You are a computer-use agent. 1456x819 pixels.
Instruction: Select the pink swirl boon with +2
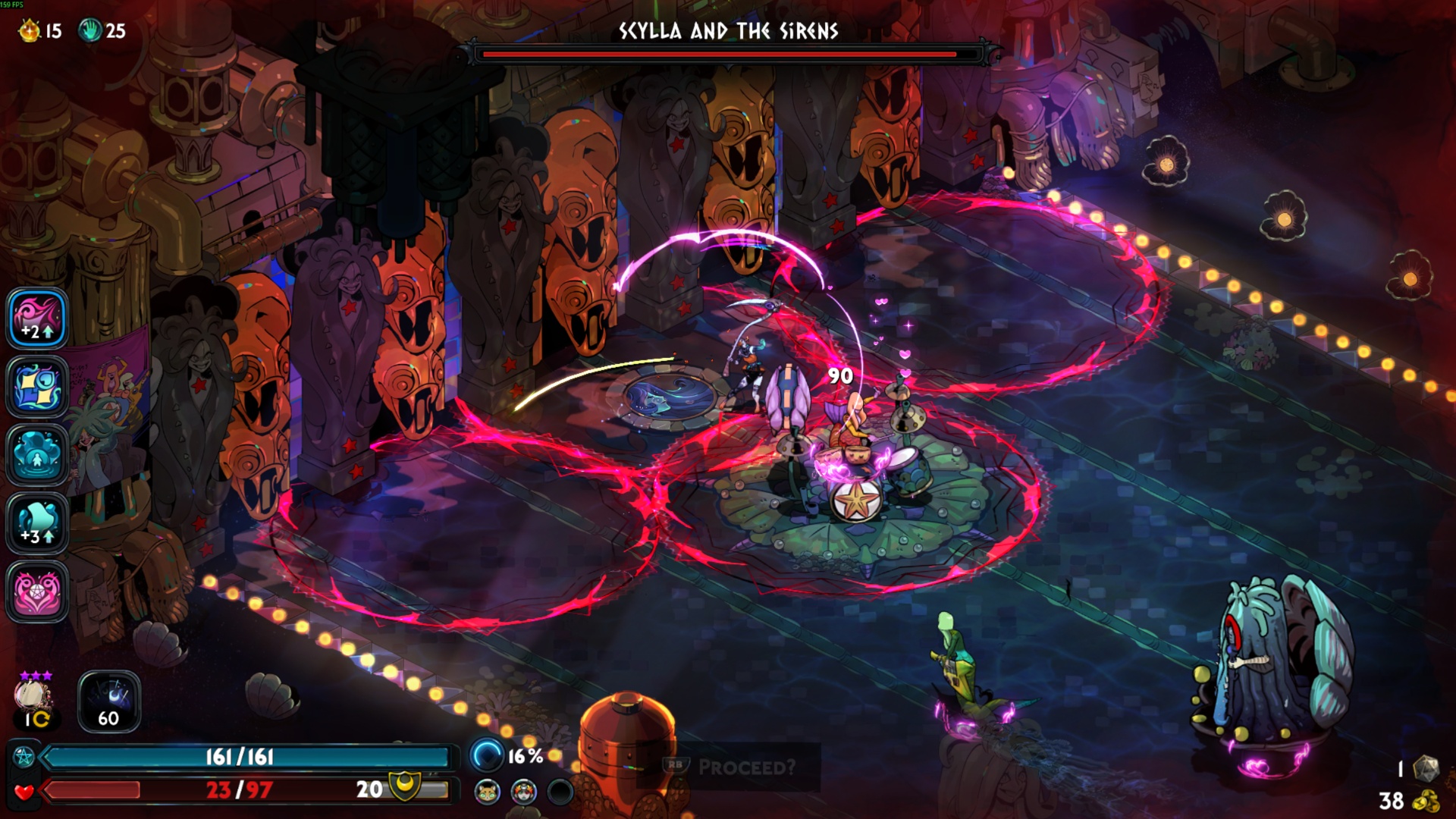coord(37,318)
